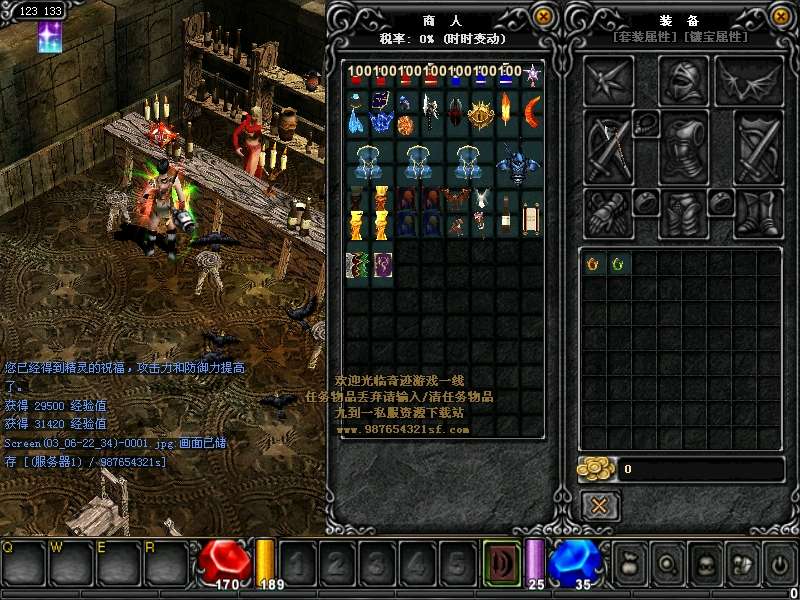Choose the scroll item in merchant shop
Image resolution: width=800 pixels, height=600 pixels.
point(531,216)
